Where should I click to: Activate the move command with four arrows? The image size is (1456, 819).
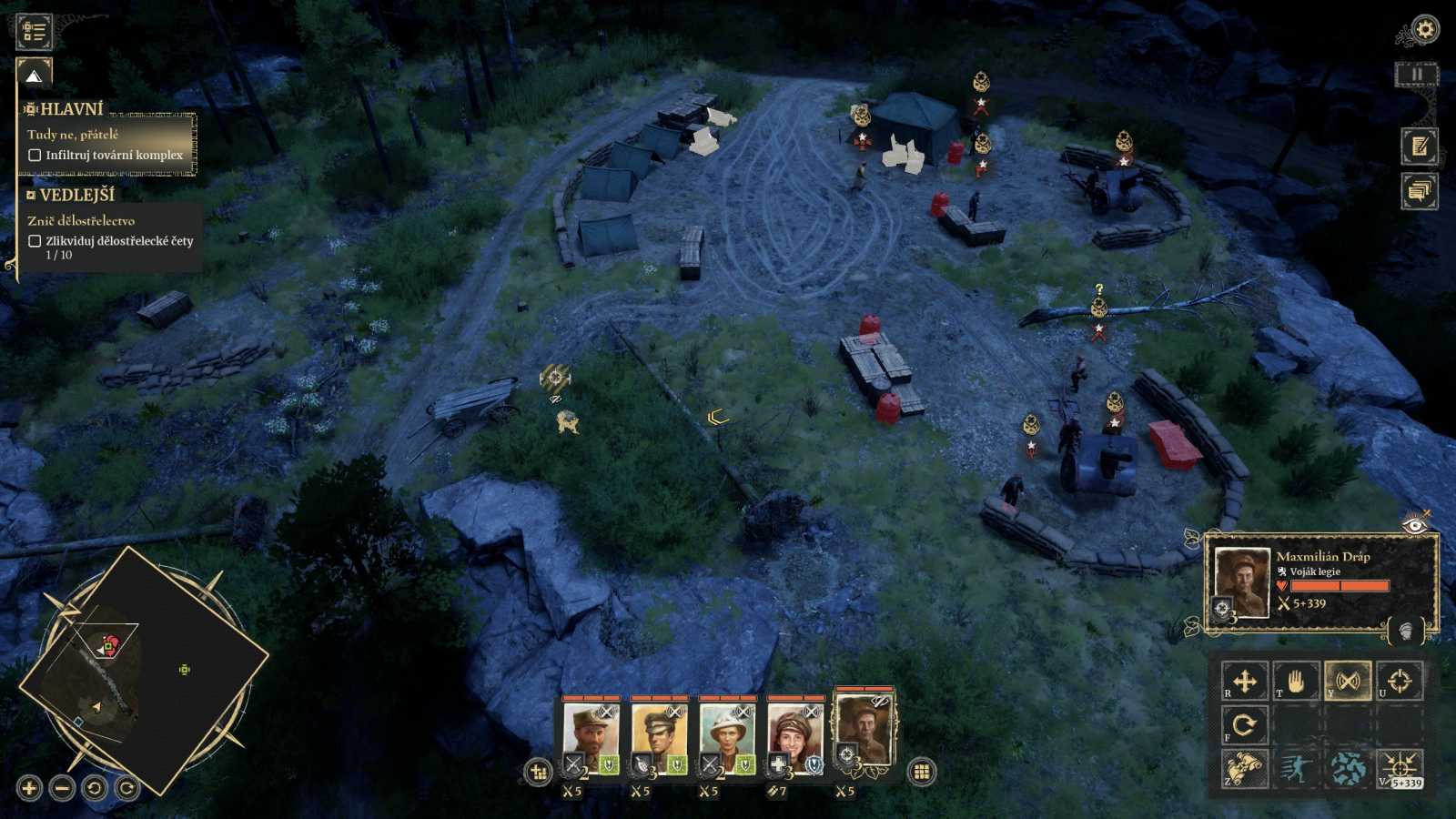[1244, 681]
